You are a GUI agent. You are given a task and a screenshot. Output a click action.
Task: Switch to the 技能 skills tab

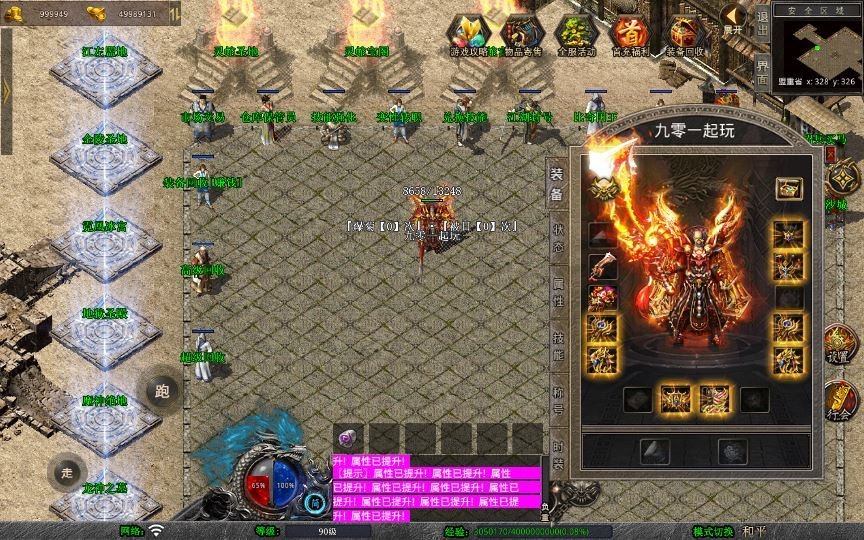(557, 347)
